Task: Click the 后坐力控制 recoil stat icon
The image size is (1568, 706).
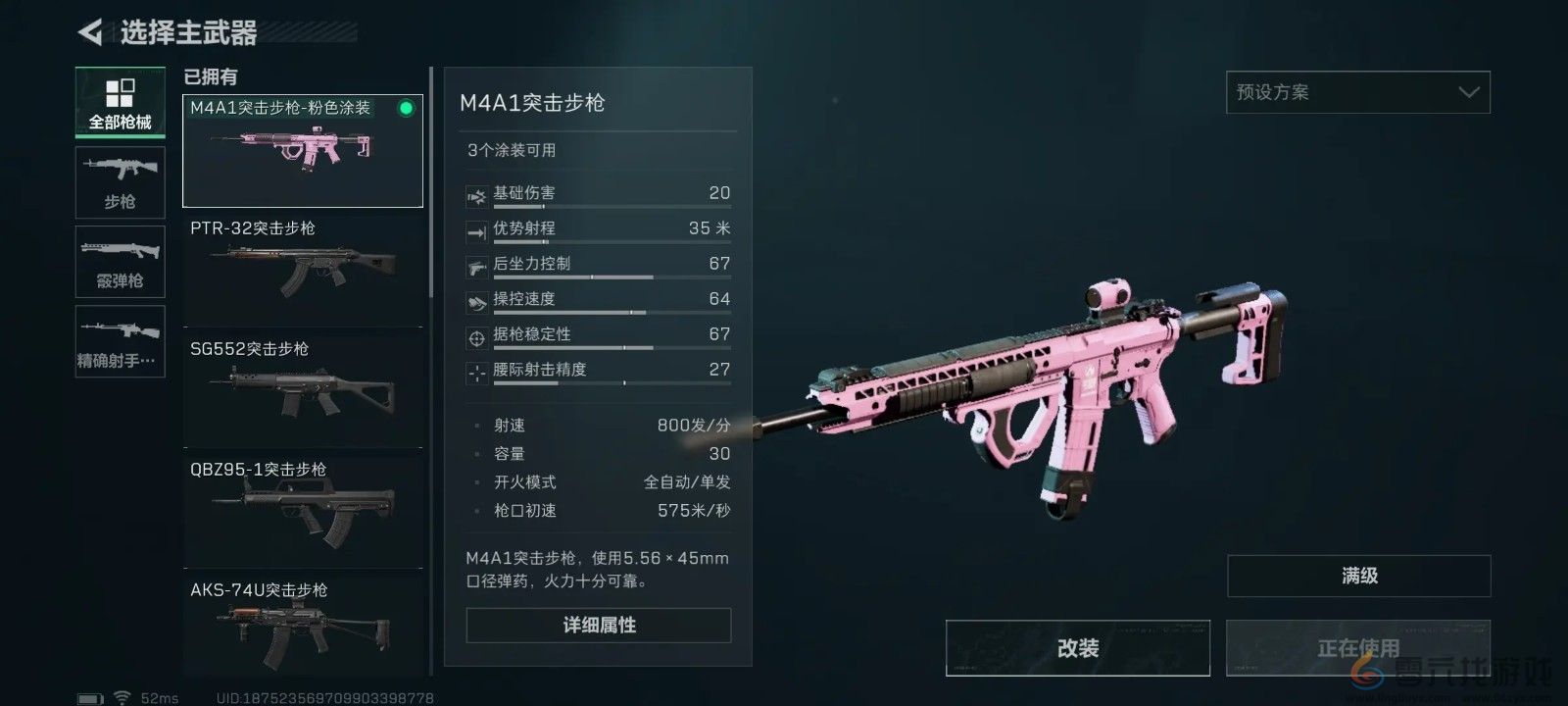Action: 477,268
